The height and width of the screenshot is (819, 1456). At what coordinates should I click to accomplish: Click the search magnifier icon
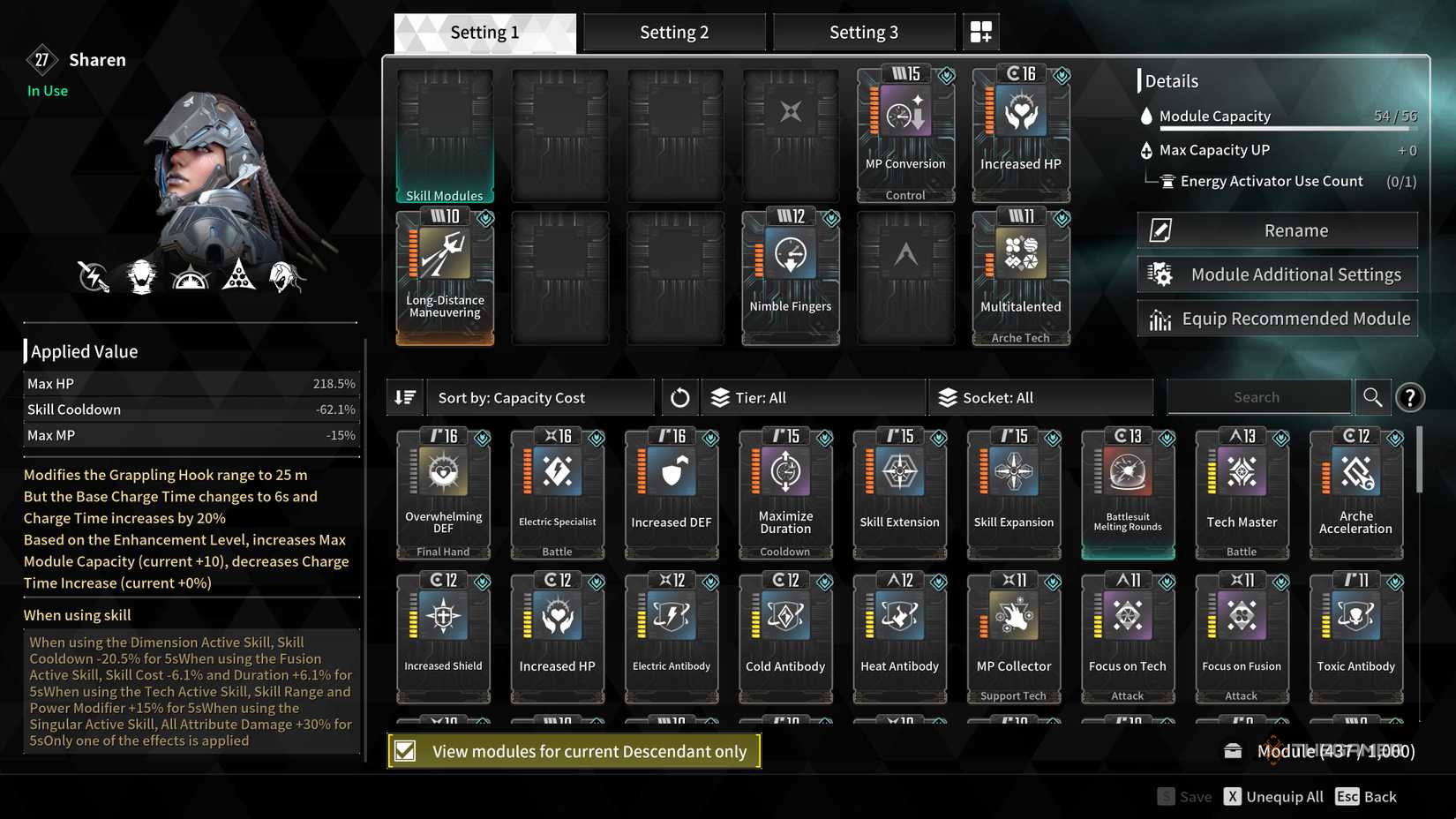(x=1372, y=397)
